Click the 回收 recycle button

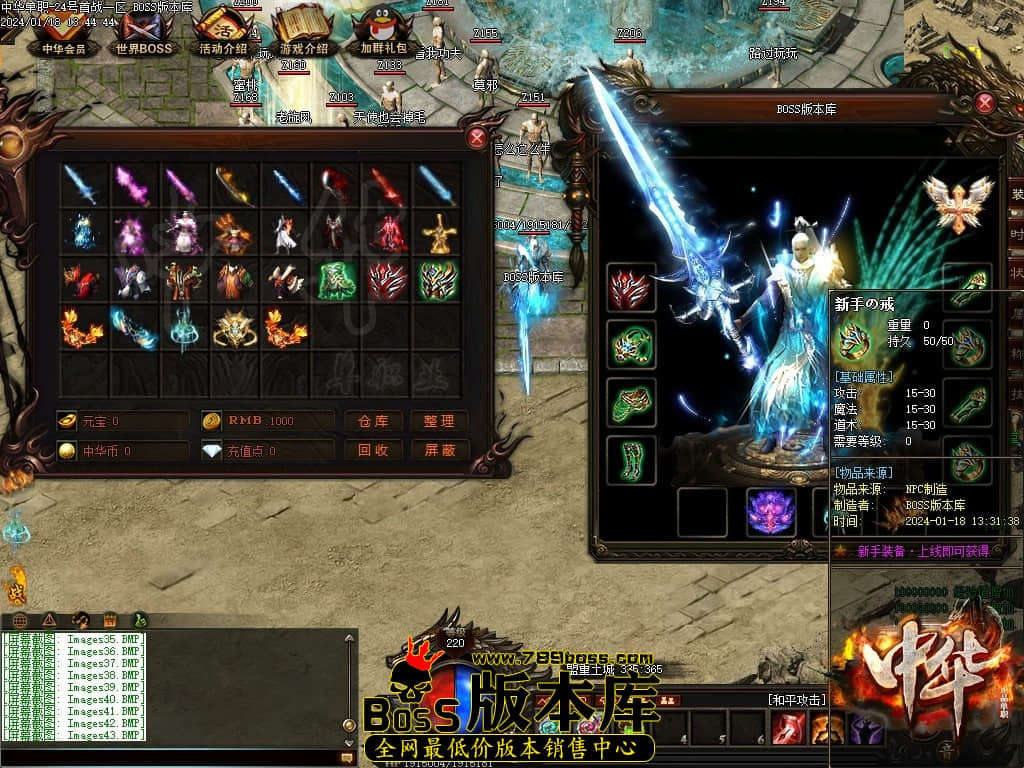point(373,451)
